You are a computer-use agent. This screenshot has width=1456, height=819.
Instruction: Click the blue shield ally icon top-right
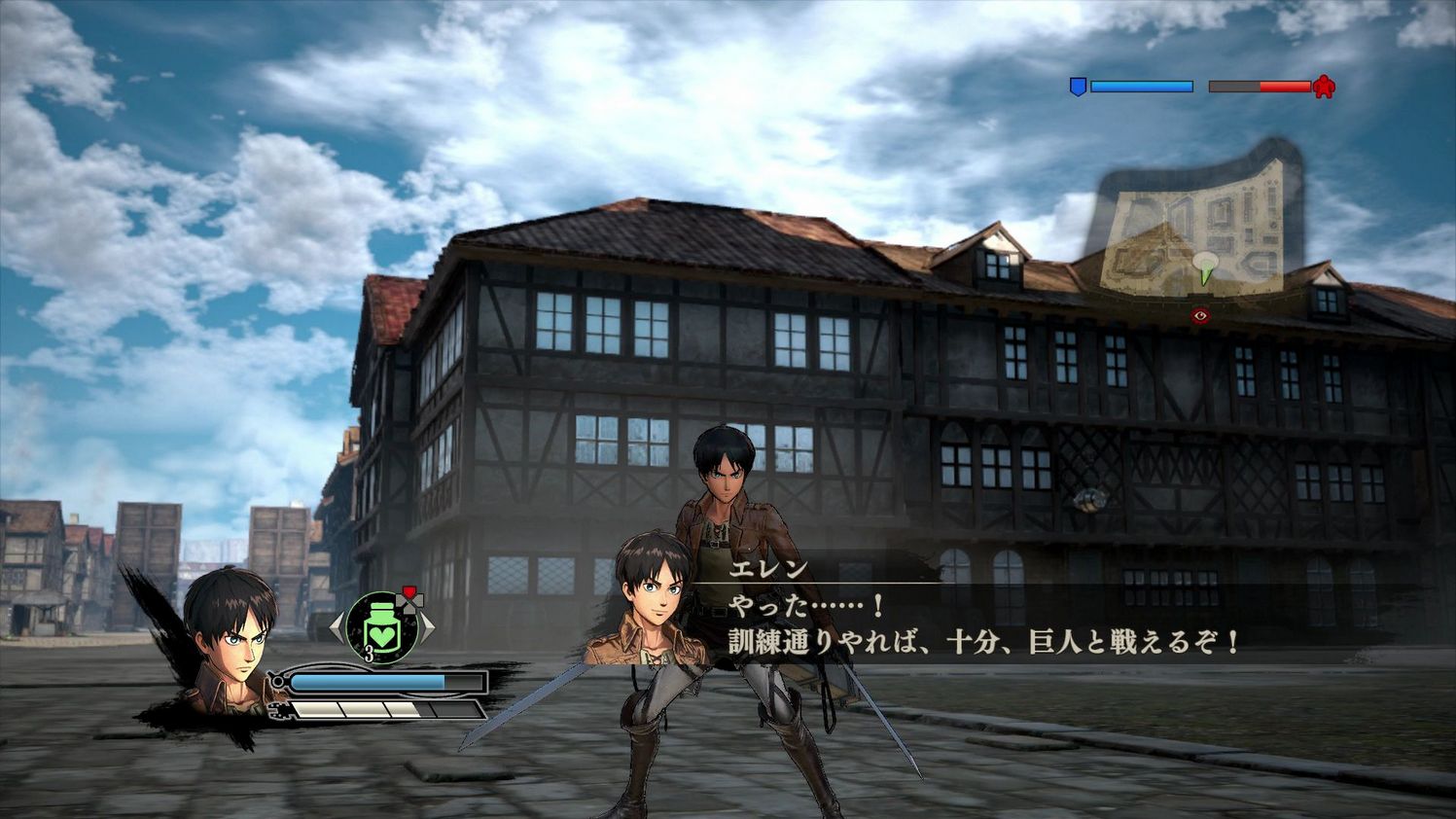pyautogui.click(x=1078, y=86)
